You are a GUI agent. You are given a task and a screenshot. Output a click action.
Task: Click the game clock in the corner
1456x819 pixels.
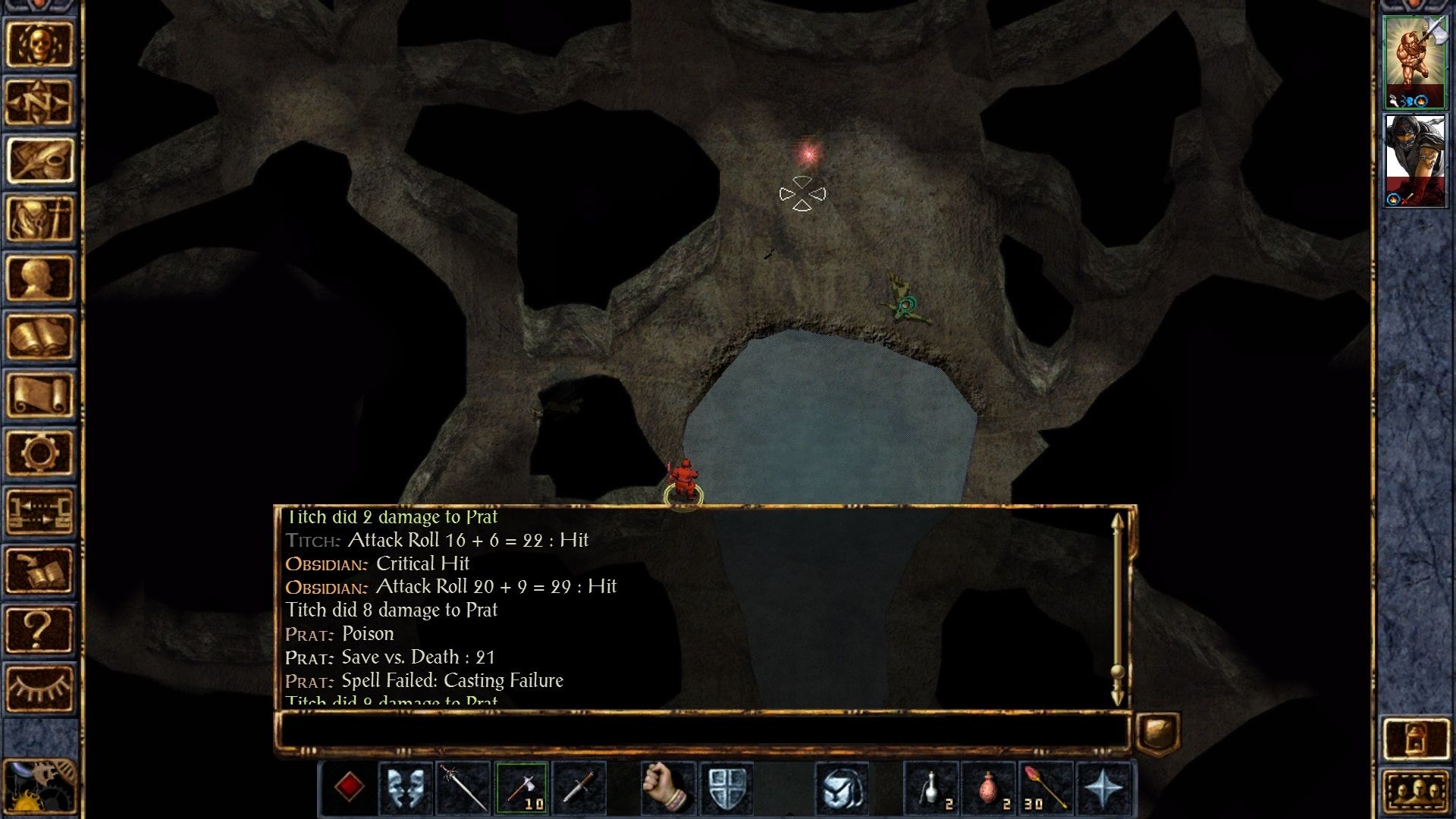click(38, 789)
